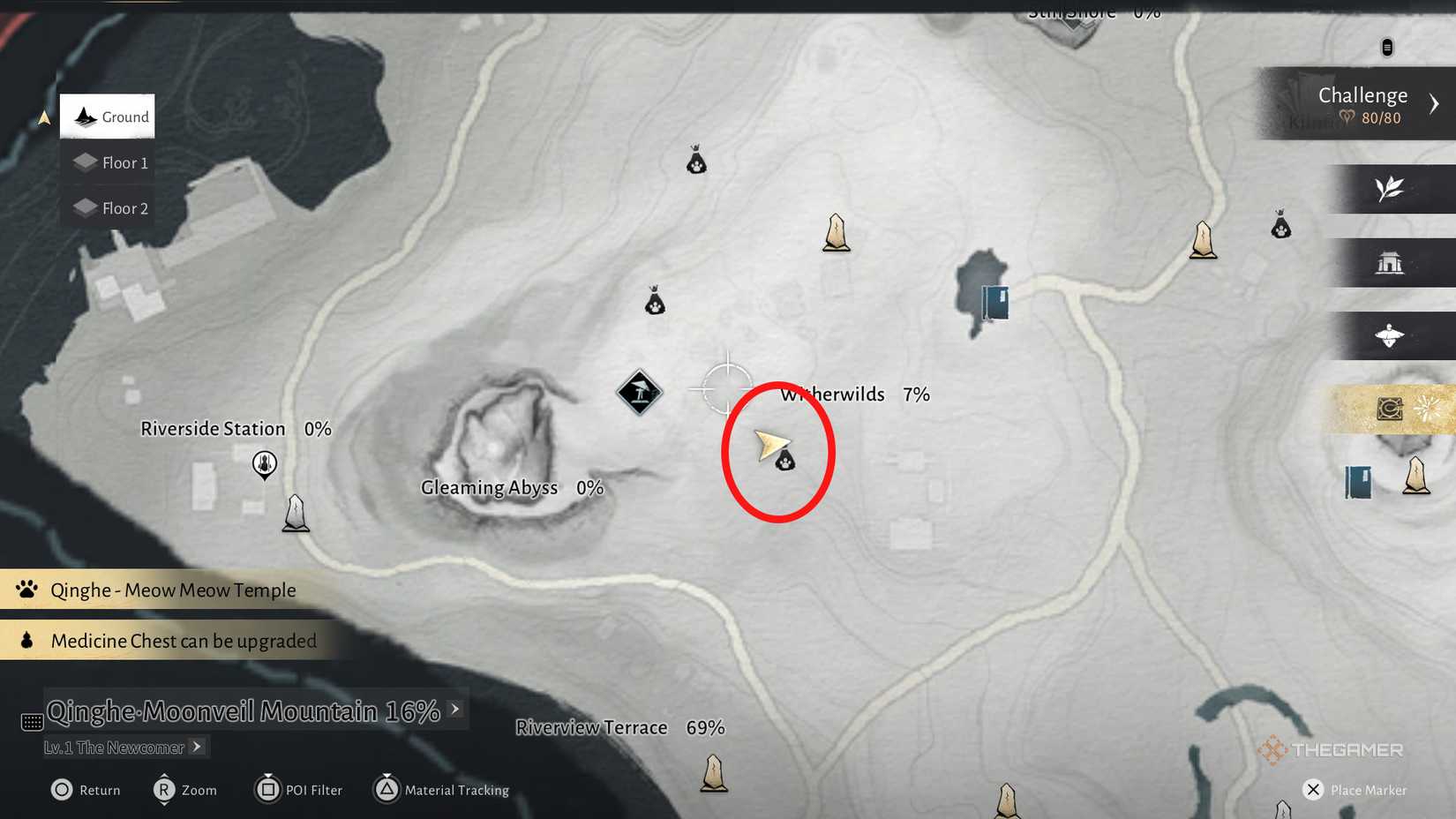This screenshot has width=1456, height=819.
Task: Expand the Challenge panel chevron
Action: click(1436, 102)
